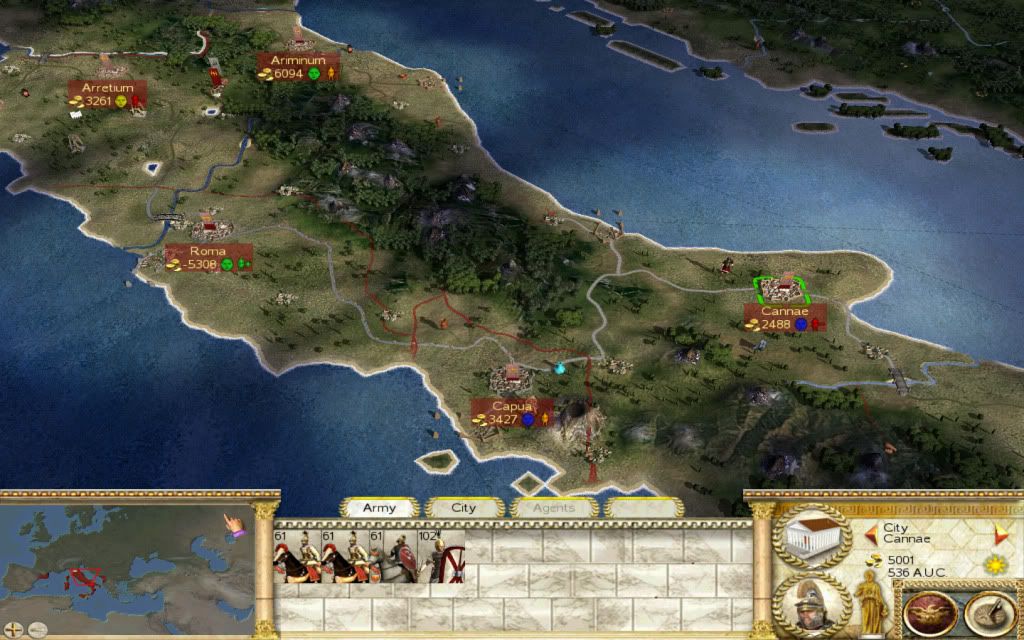Select the Agents tab

[x=553, y=508]
